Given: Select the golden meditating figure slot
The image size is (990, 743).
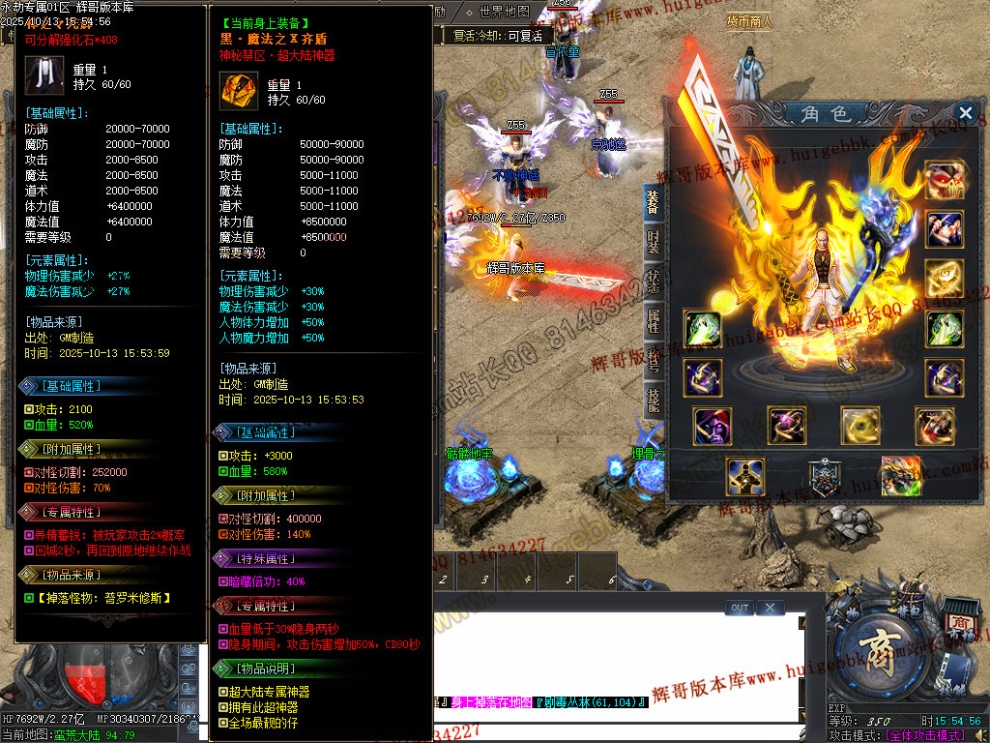Looking at the screenshot, I should click(x=745, y=477).
